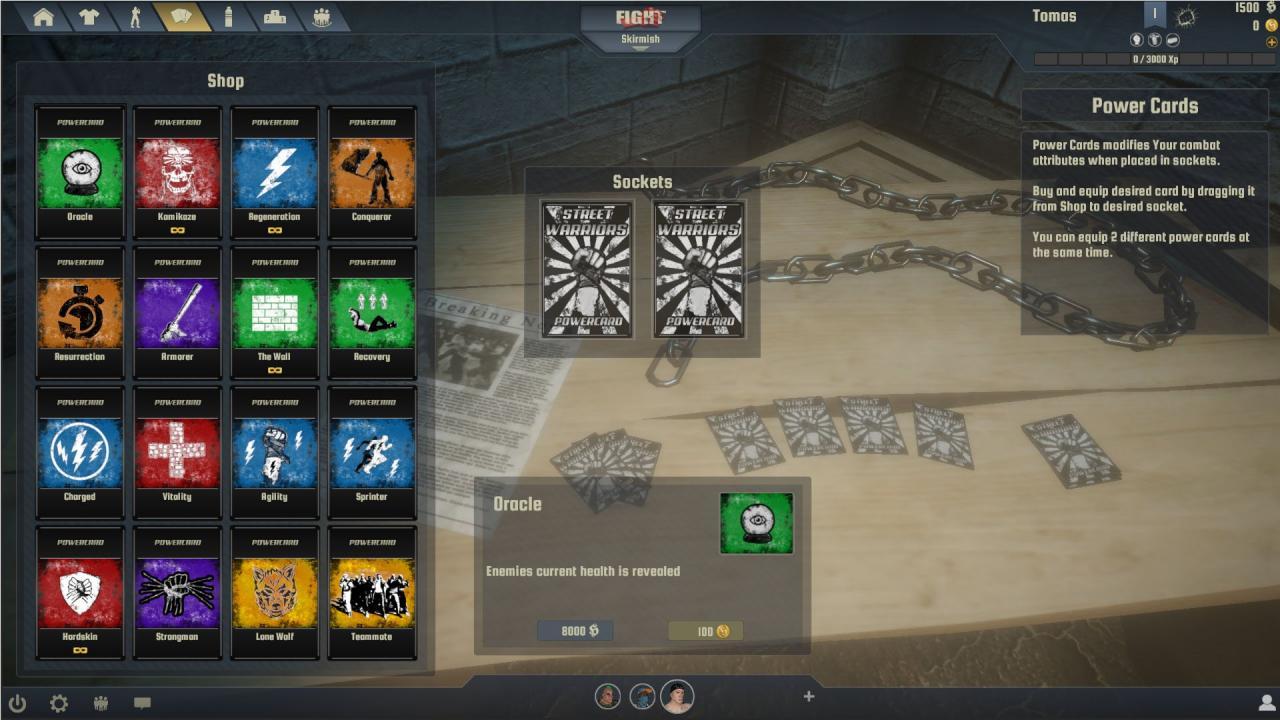The height and width of the screenshot is (720, 1280).
Task: Open the home tab
Action: (43, 18)
